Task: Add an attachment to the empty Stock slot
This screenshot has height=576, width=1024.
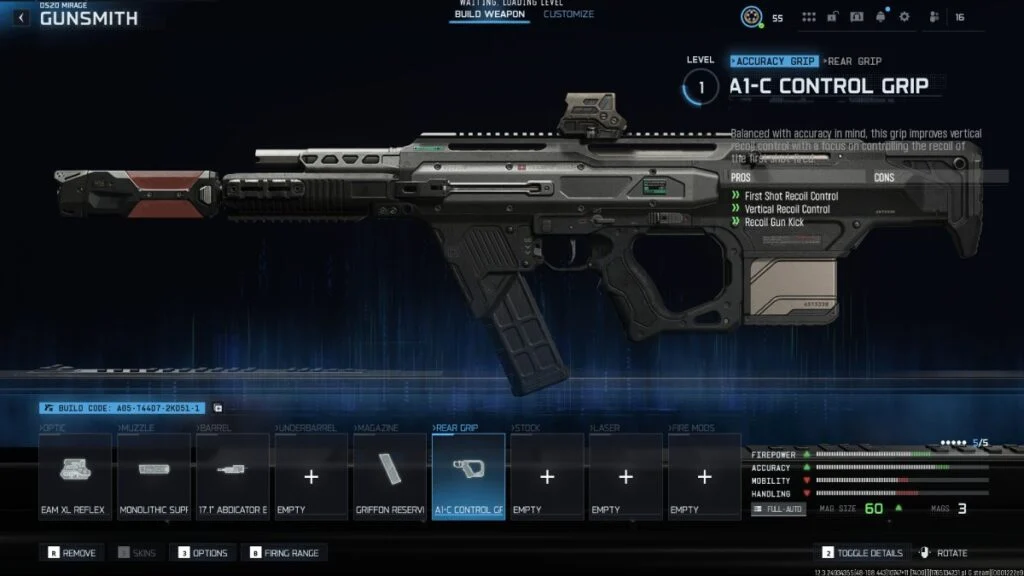Action: coord(547,476)
